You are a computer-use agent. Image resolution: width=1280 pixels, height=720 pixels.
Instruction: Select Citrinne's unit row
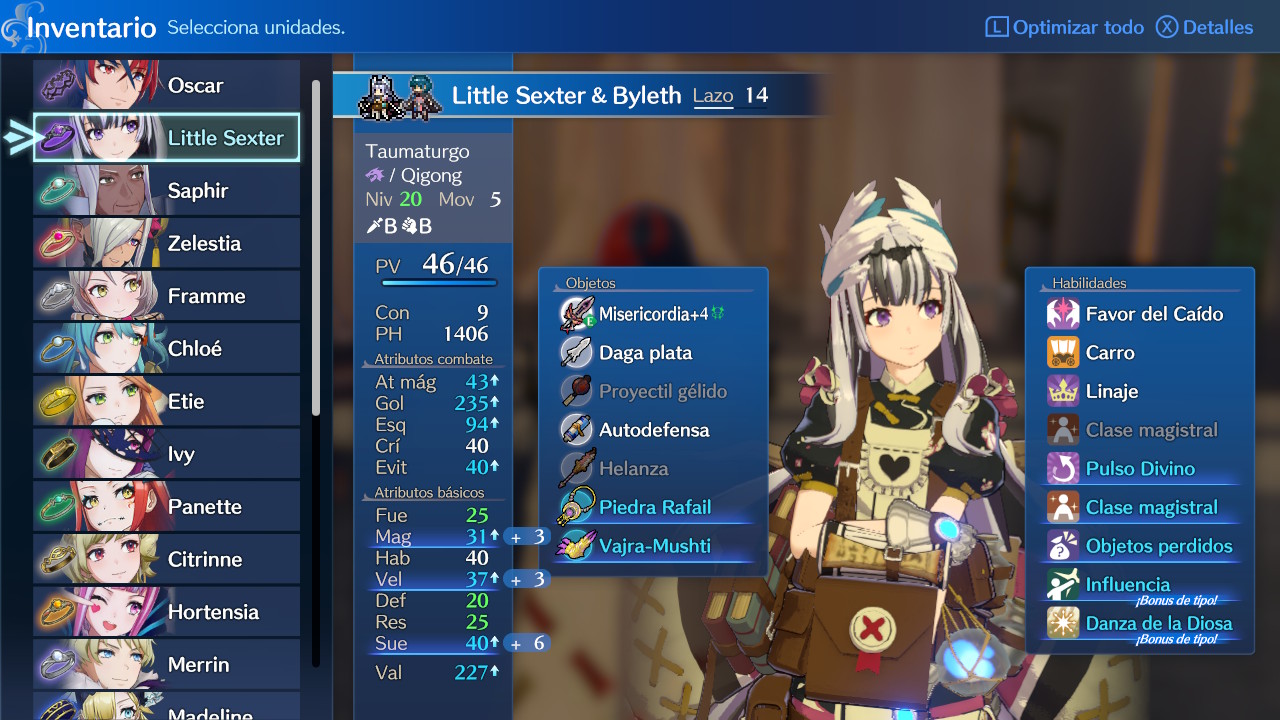167,559
